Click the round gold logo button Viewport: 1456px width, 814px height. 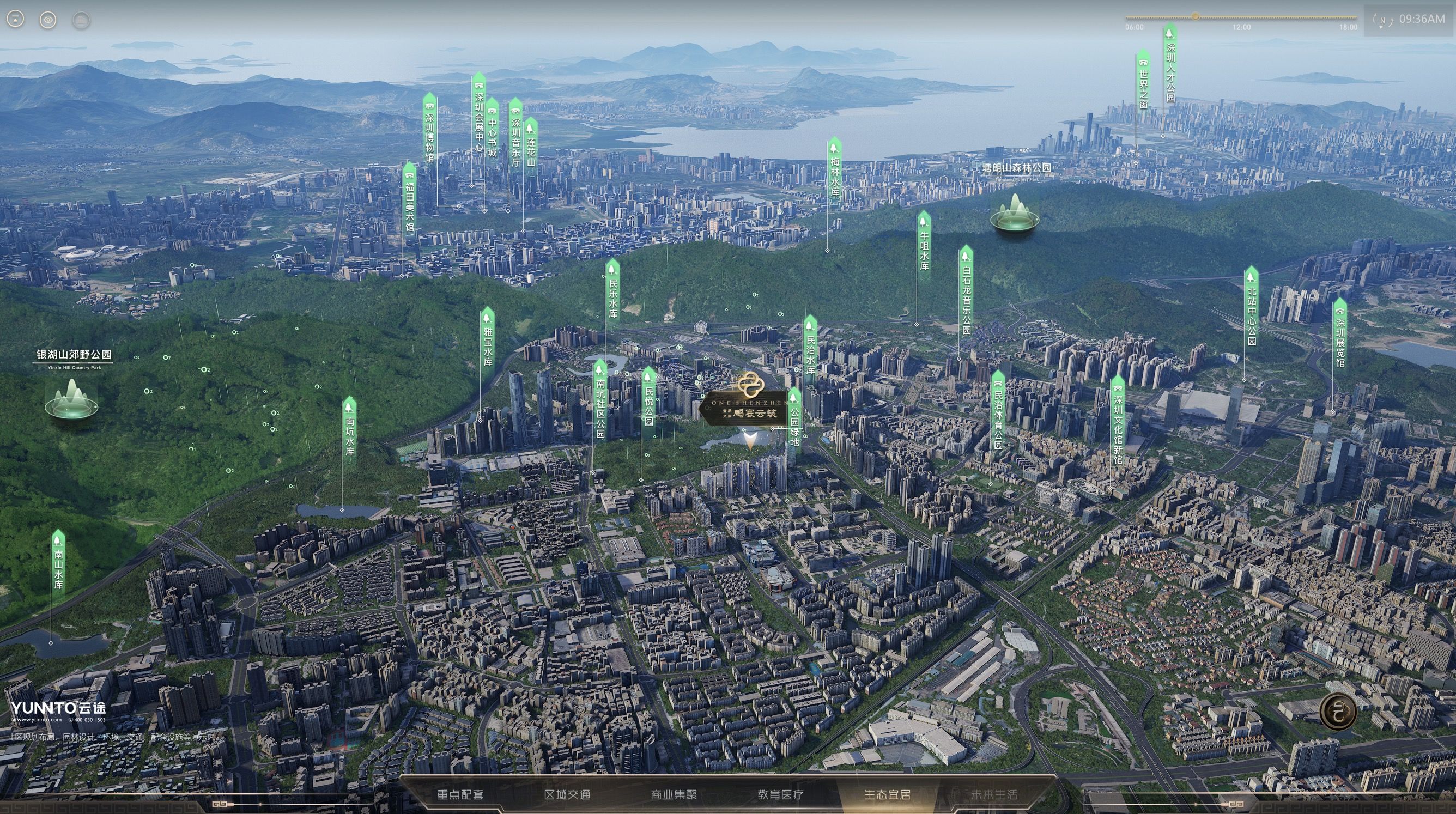pyautogui.click(x=1338, y=710)
